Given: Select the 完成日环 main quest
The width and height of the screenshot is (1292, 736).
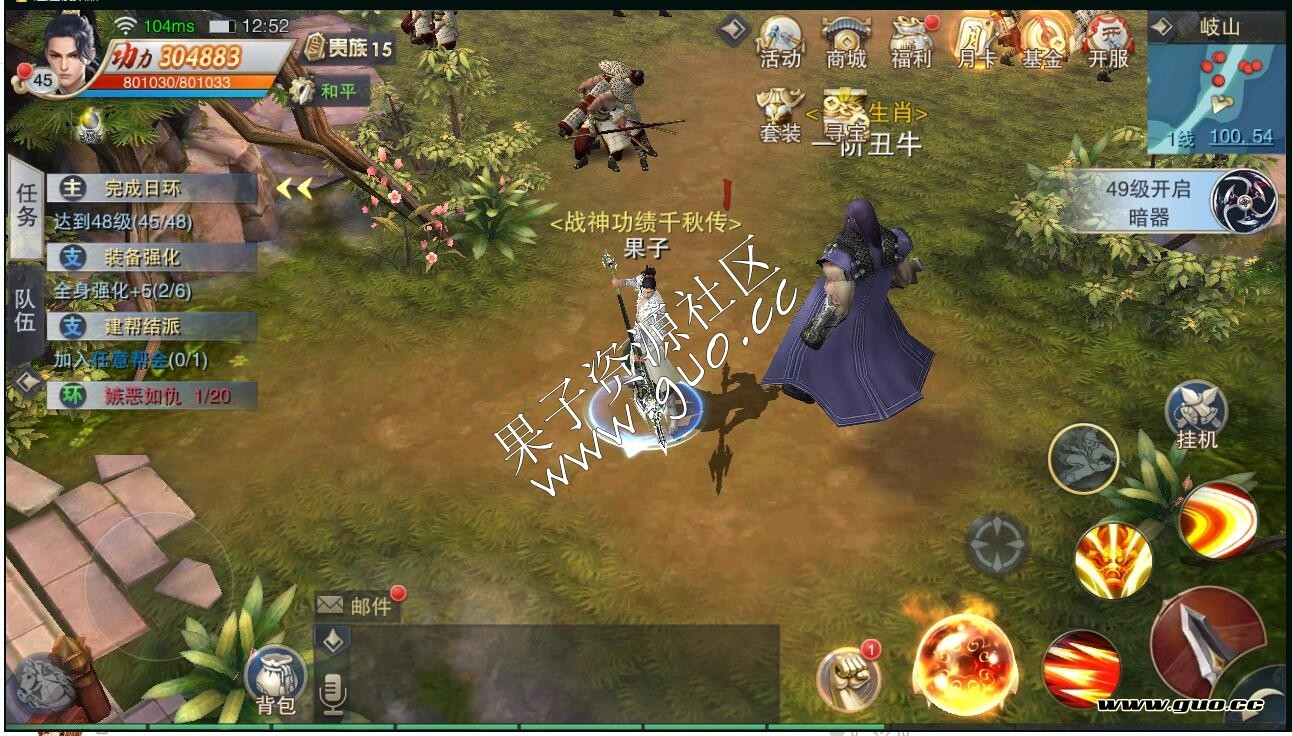Looking at the screenshot, I should pyautogui.click(x=150, y=188).
